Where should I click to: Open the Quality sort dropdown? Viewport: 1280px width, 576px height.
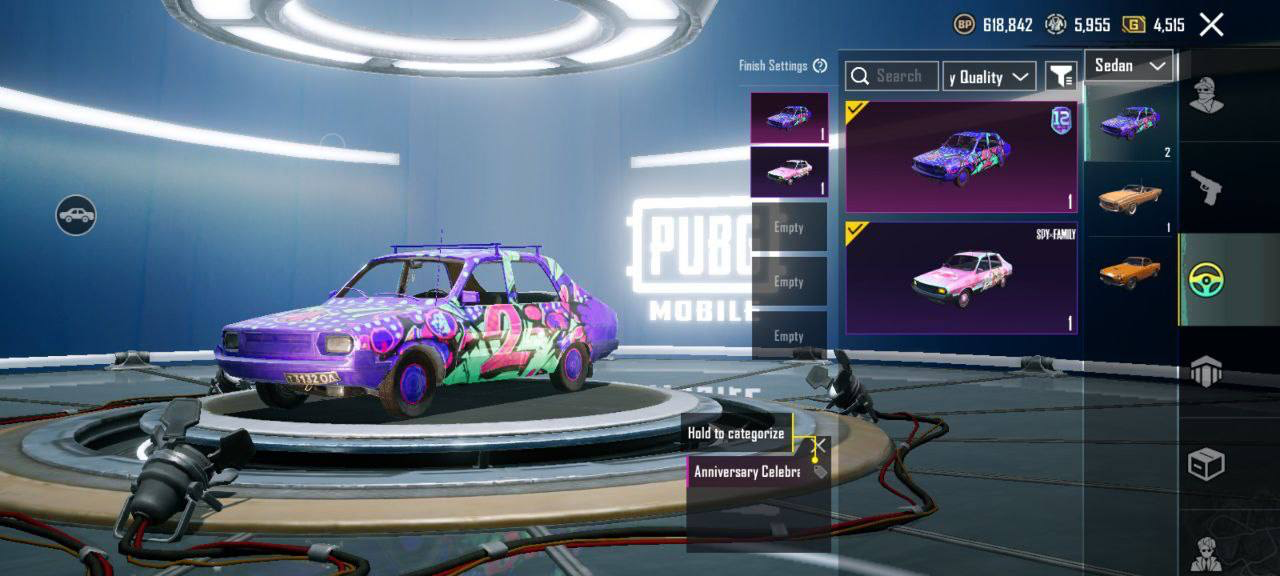coord(989,77)
